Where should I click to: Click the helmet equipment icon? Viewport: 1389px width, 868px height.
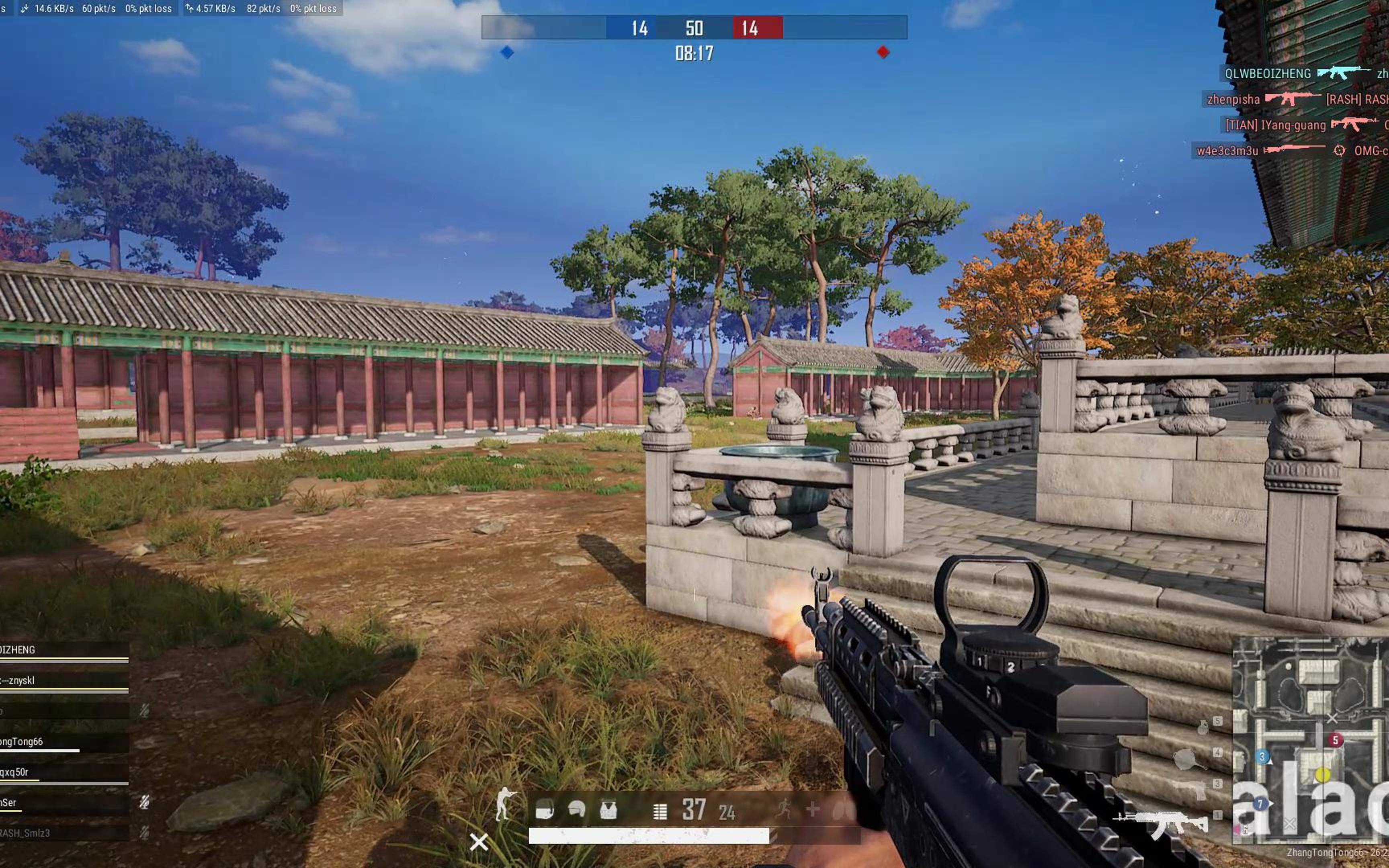[576, 809]
